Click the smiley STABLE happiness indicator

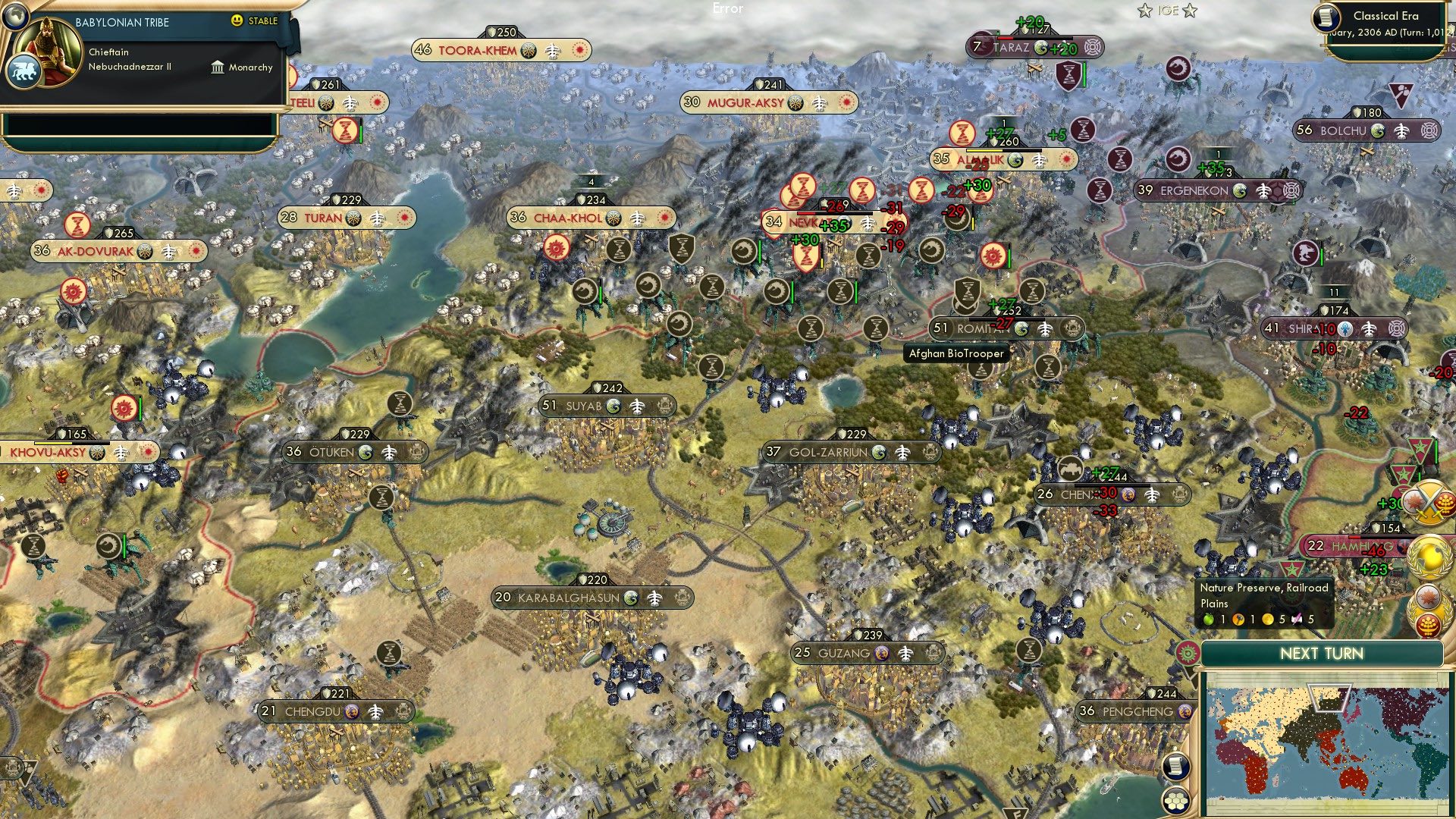(x=238, y=21)
